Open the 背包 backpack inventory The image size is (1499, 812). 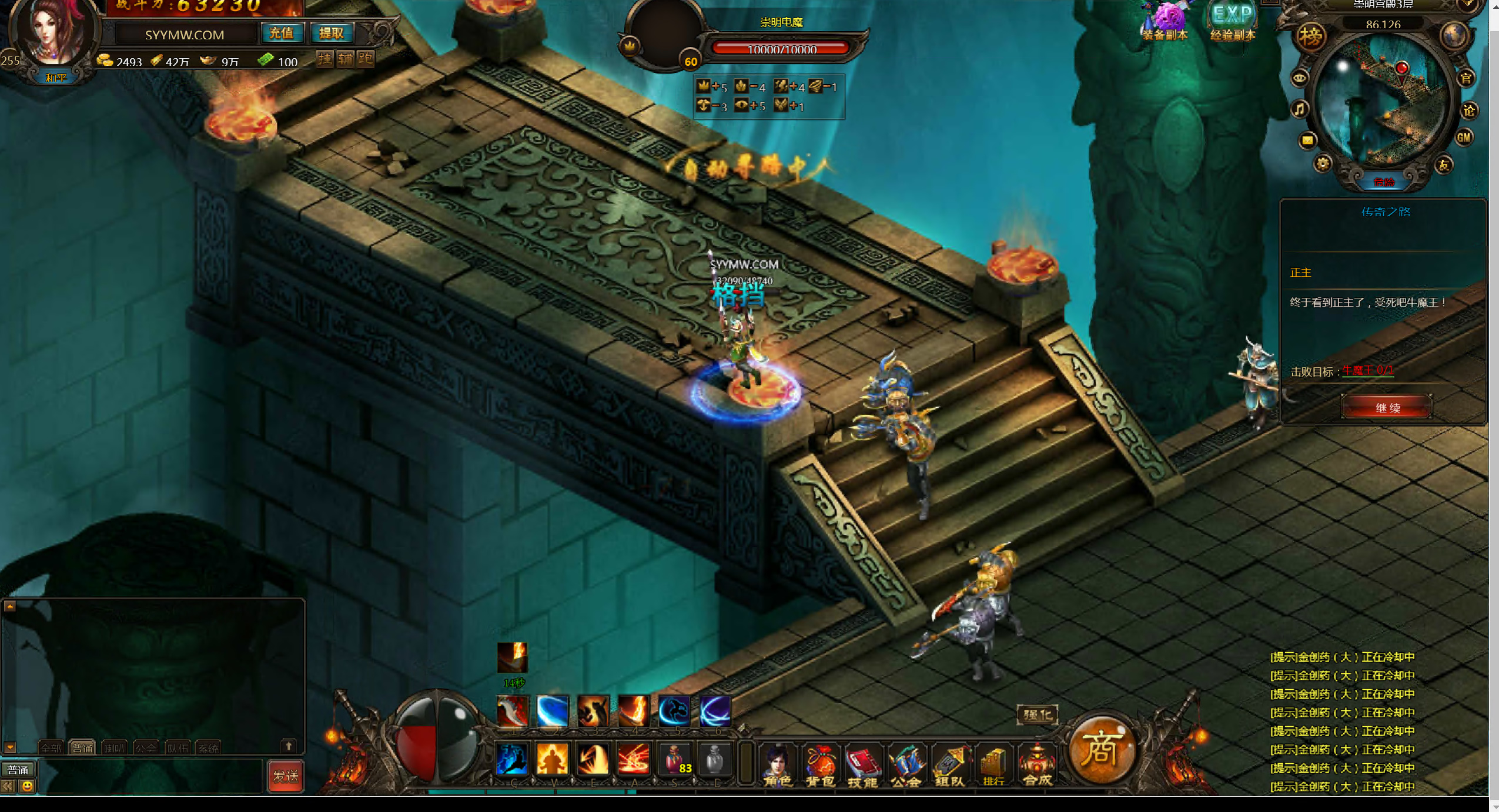tap(820, 764)
